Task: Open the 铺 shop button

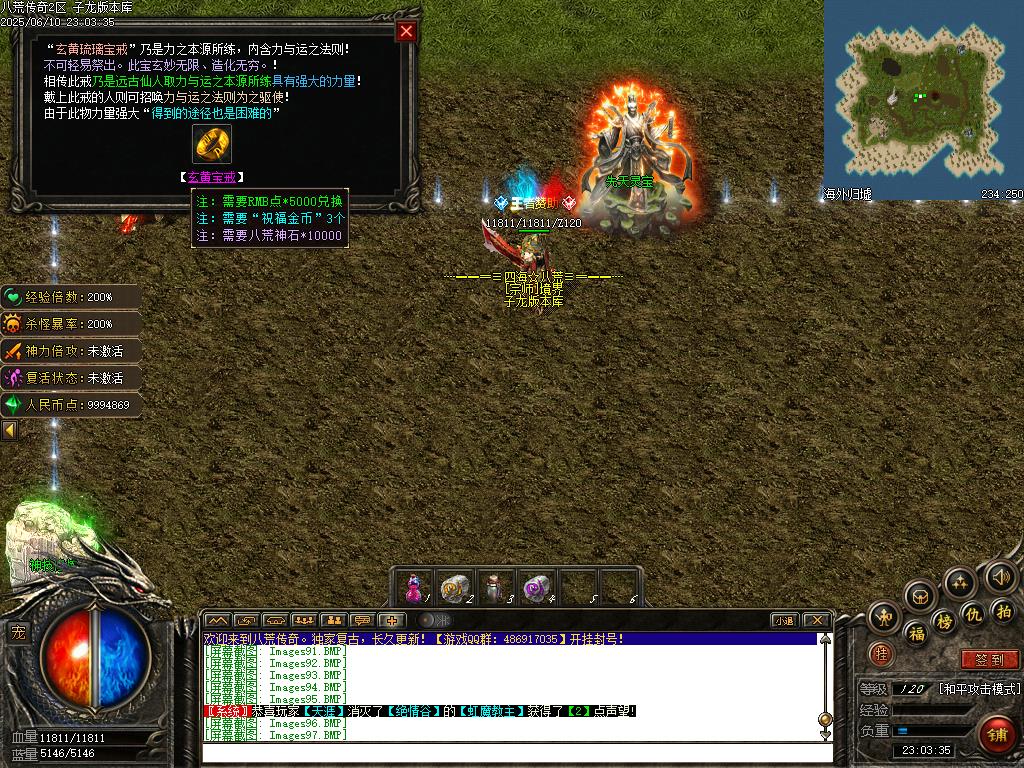Action: pos(996,735)
